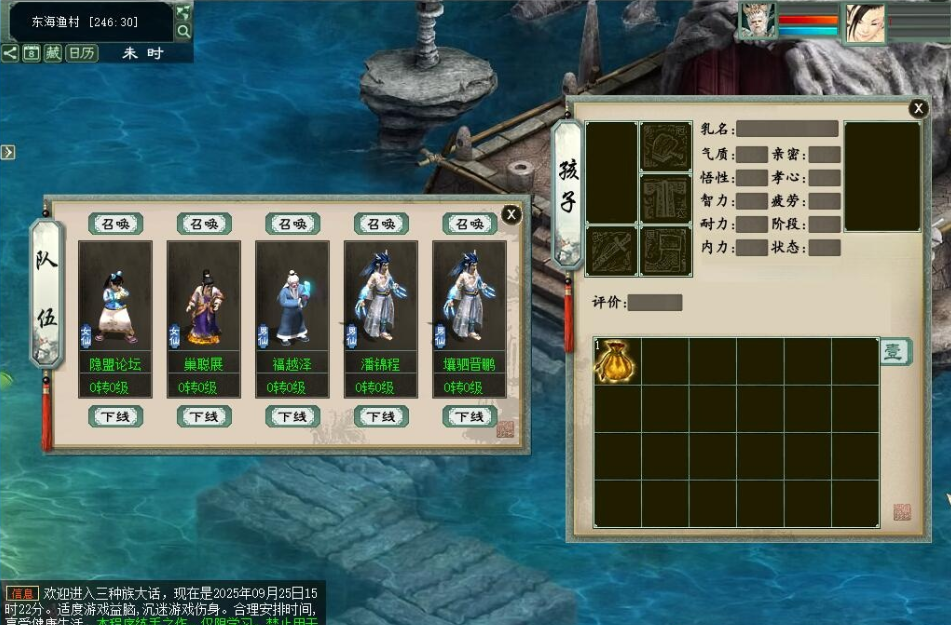
Task: Summon character 潘锦程
Action: point(381,224)
